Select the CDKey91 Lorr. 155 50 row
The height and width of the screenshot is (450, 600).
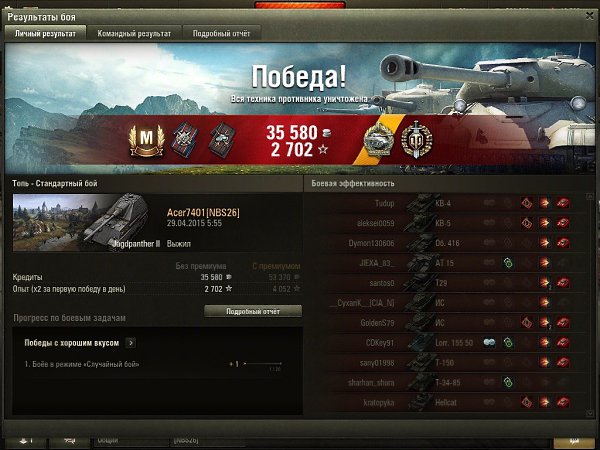[448, 342]
